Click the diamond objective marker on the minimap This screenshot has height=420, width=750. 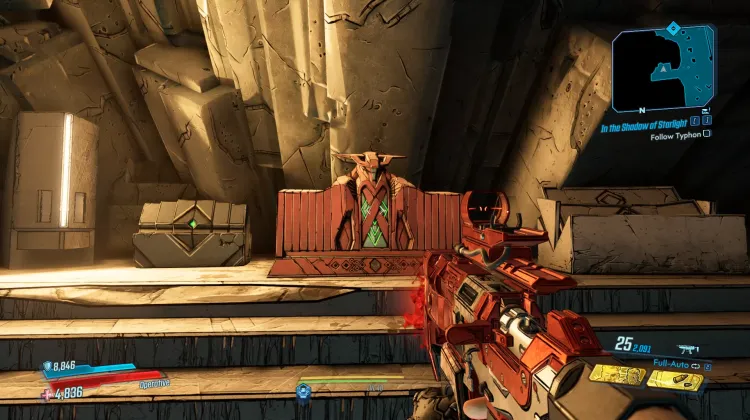672,27
